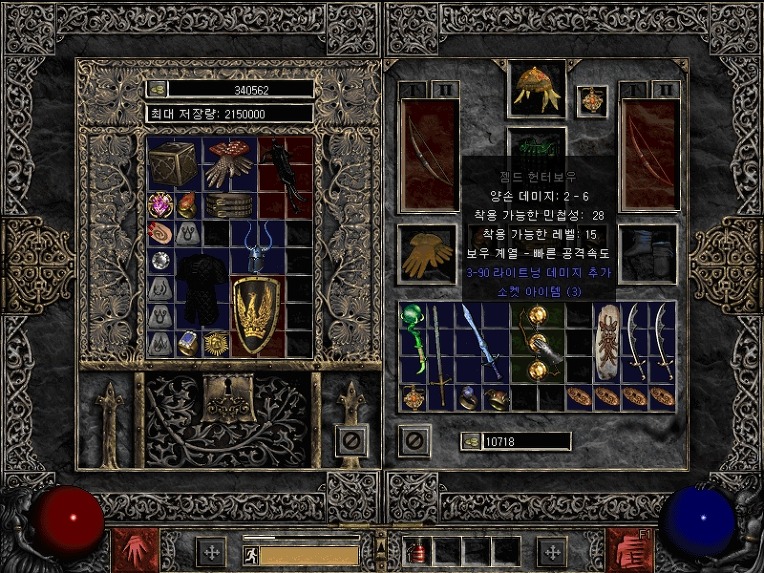
Task: Select the Horadric Cube in the stash
Action: tap(173, 163)
